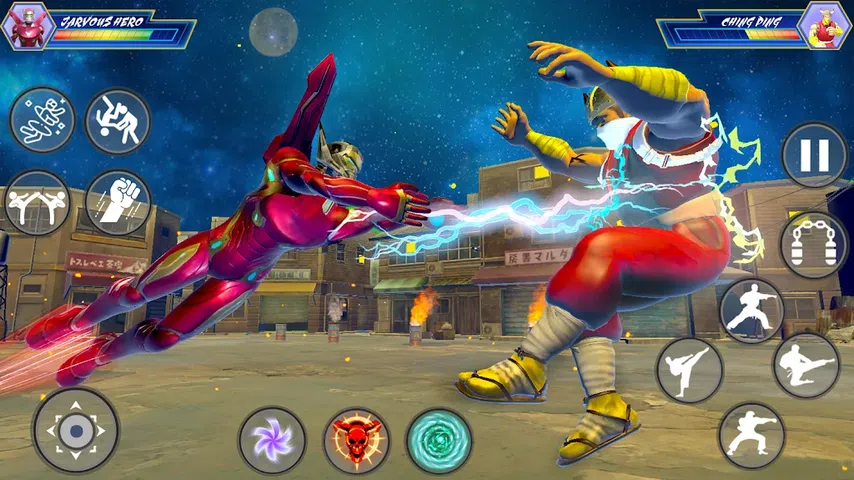The height and width of the screenshot is (480, 854).
Task: Trigger the red horned skull power
Action: click(x=356, y=440)
